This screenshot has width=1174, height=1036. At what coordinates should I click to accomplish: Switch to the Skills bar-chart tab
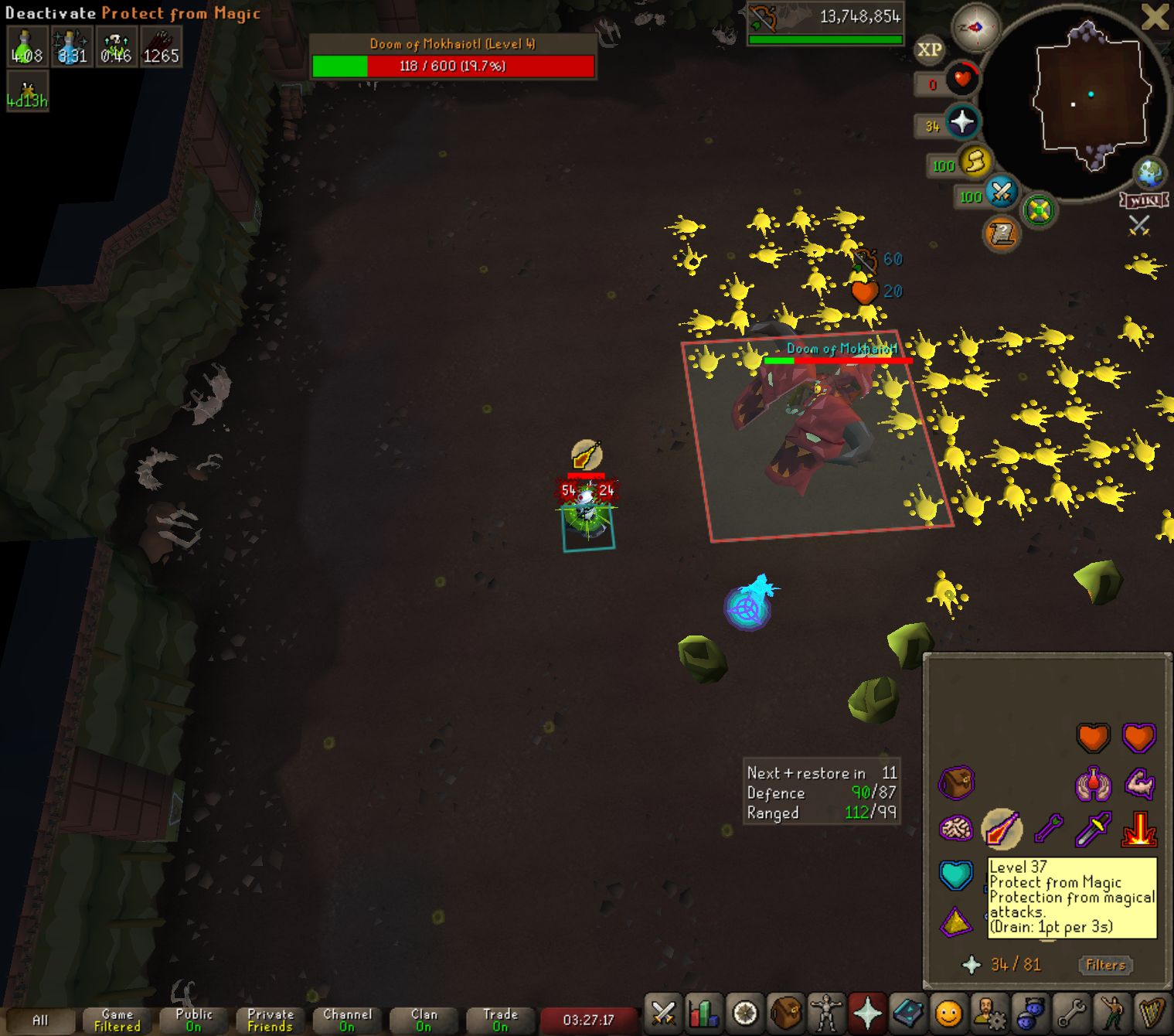click(704, 1013)
